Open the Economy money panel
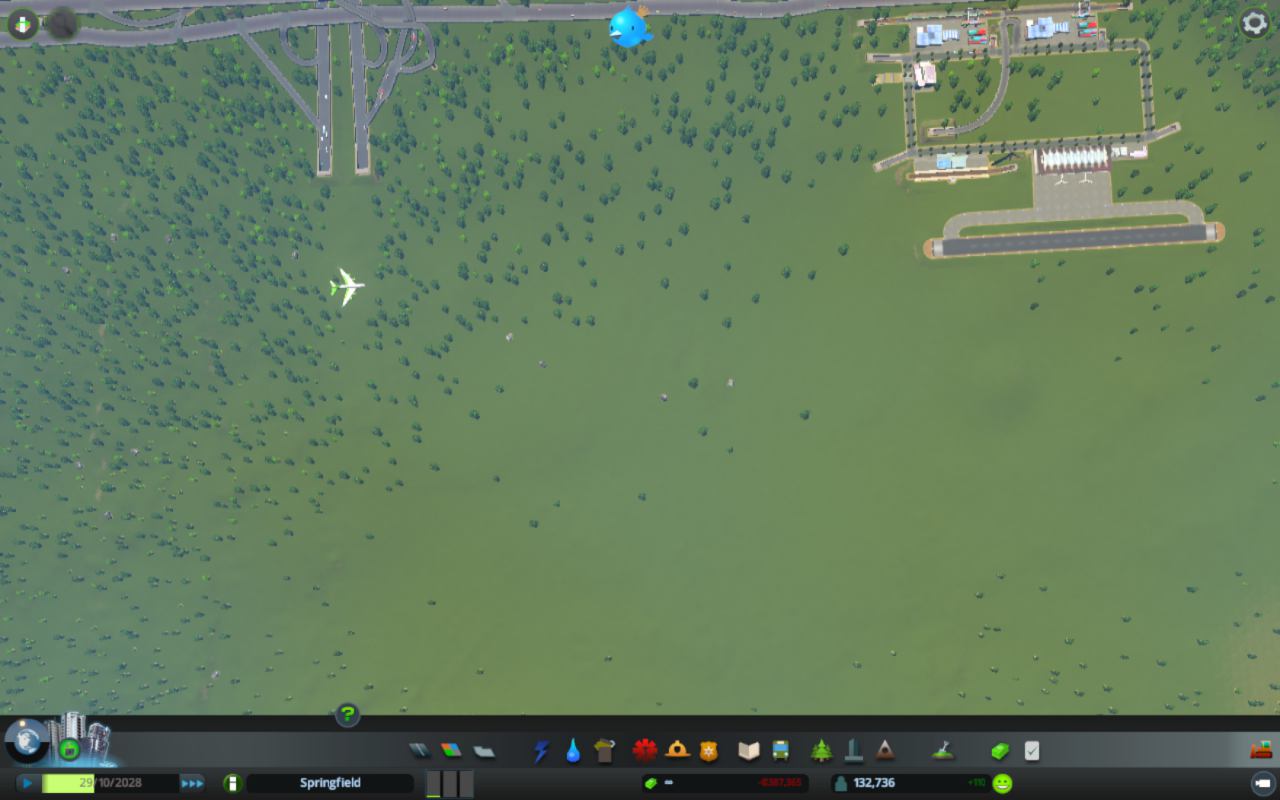Screen dimensions: 1280x800 click(x=1000, y=750)
